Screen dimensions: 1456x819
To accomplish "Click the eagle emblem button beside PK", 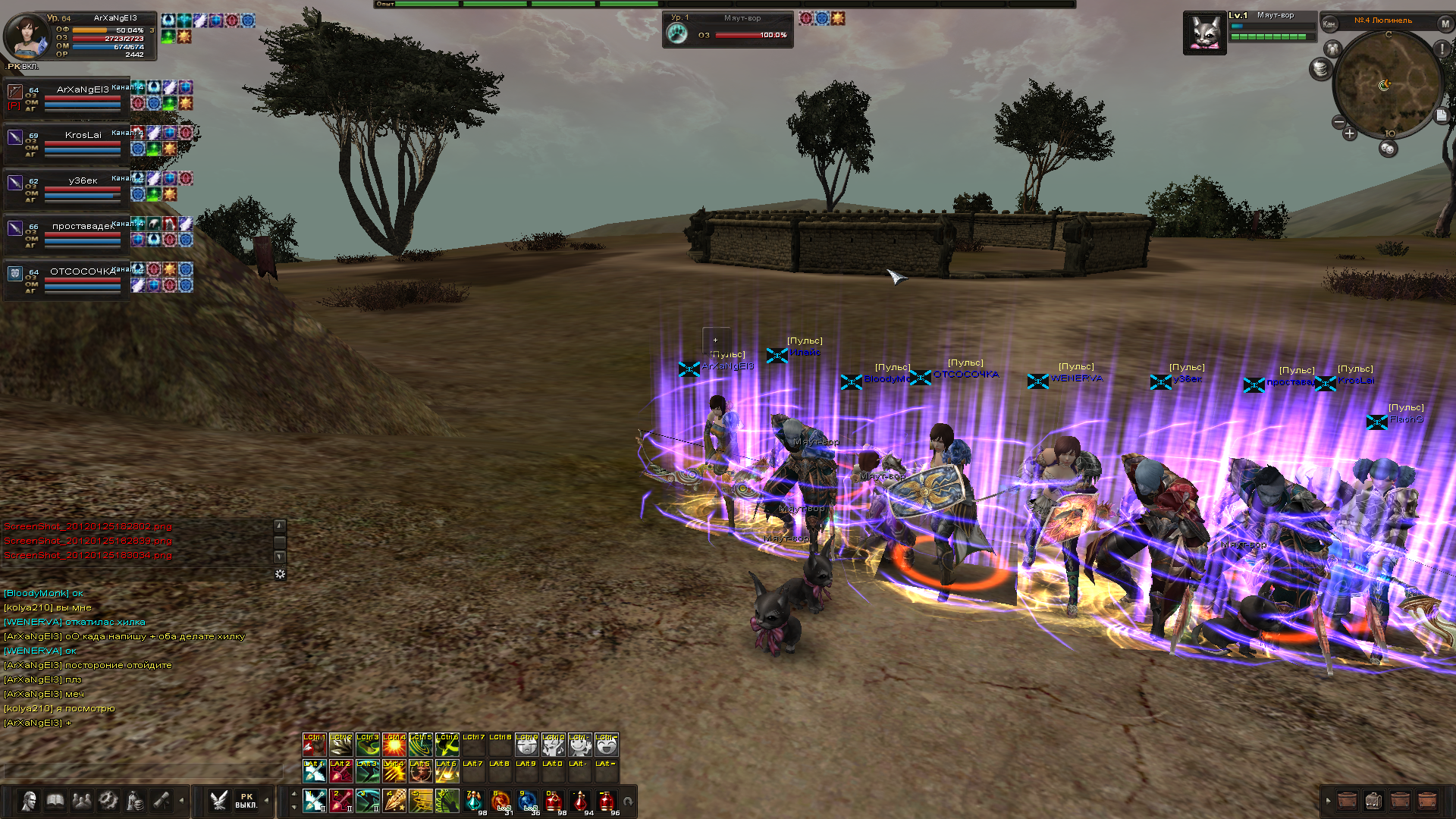I will pyautogui.click(x=219, y=801).
